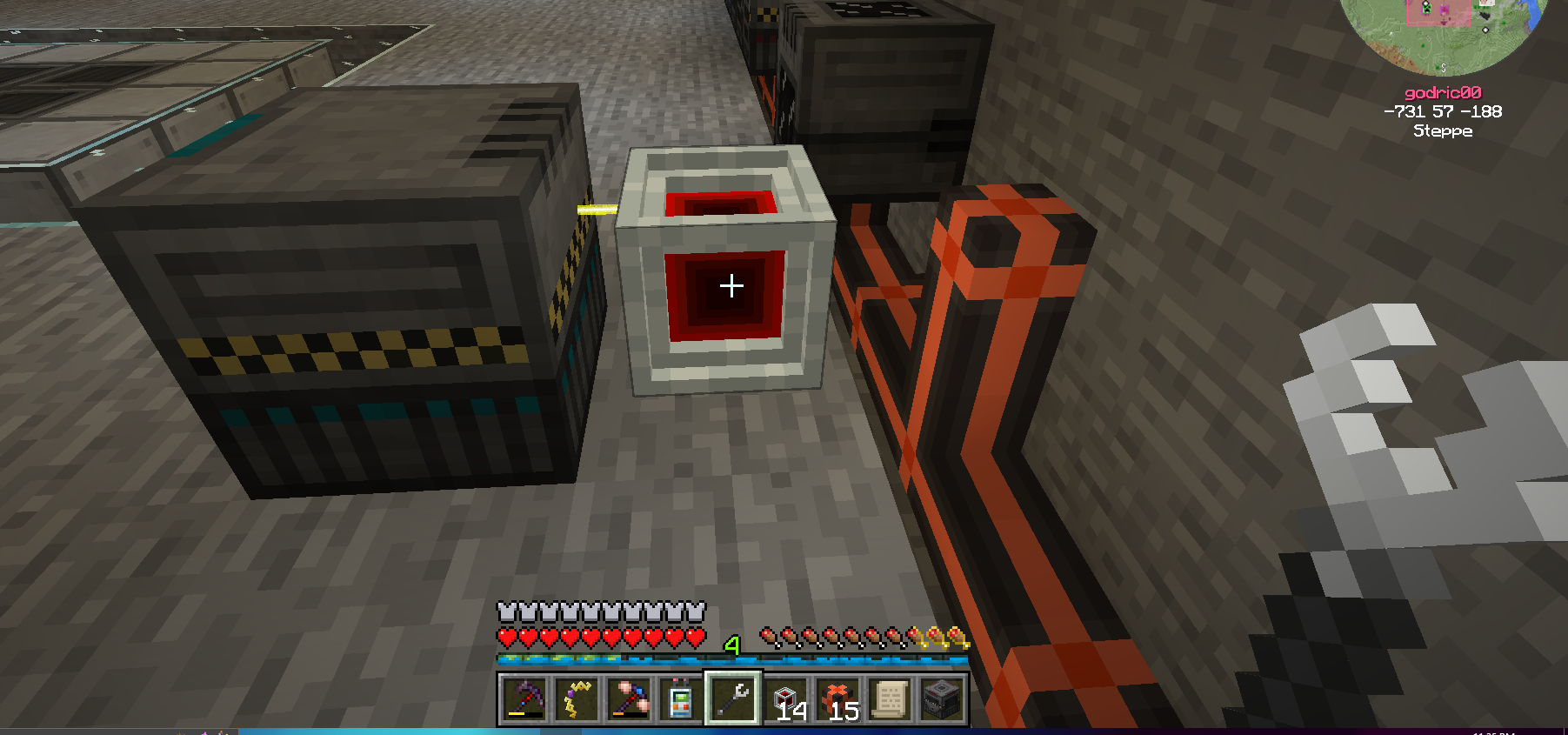This screenshot has height=735, width=1568.
Task: Click the S compass indicator on the minimap
Action: click(1444, 68)
